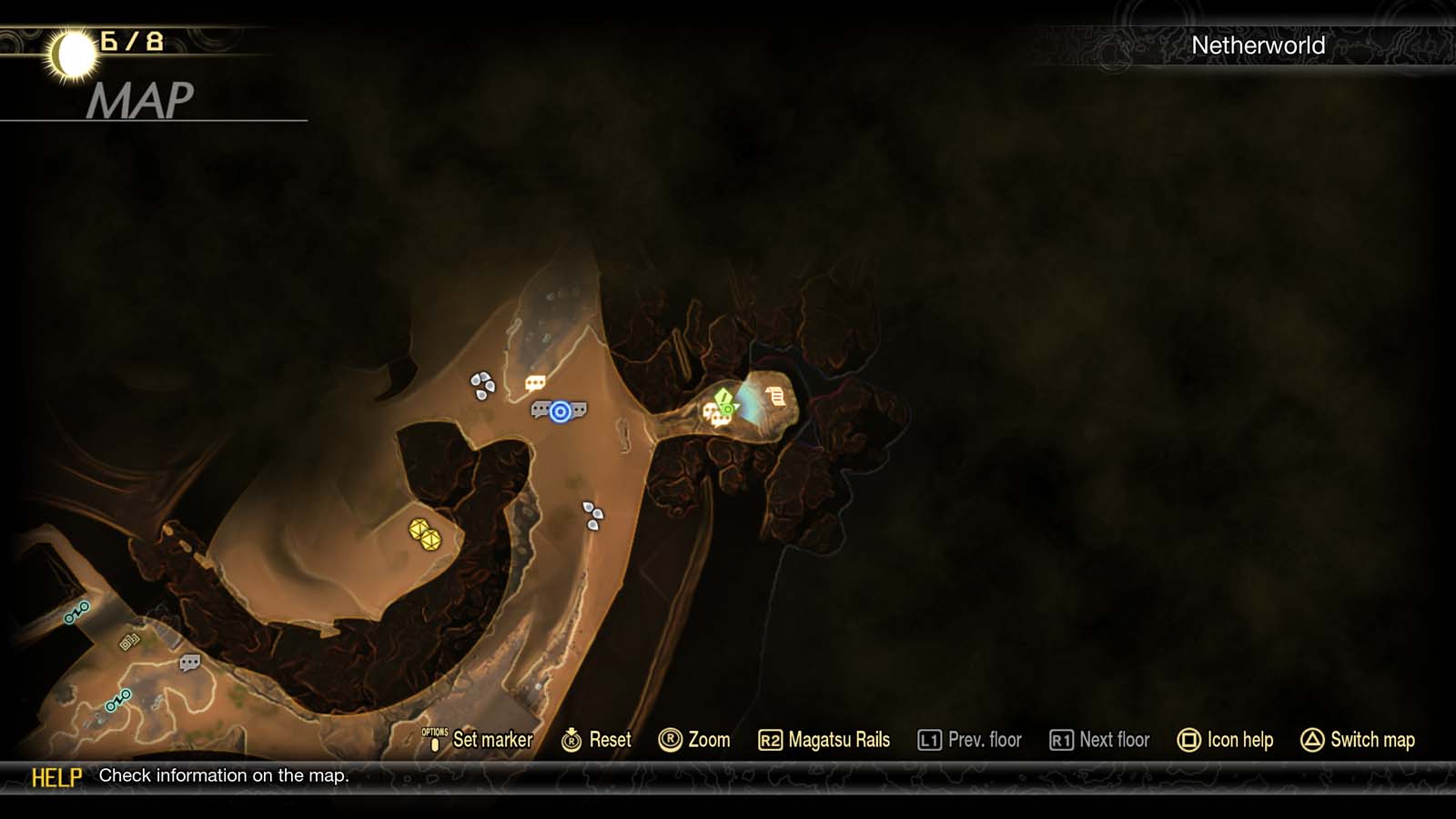Viewport: 1456px width, 819px height.
Task: Click the relic gathering point icons near the top
Action: click(x=480, y=382)
